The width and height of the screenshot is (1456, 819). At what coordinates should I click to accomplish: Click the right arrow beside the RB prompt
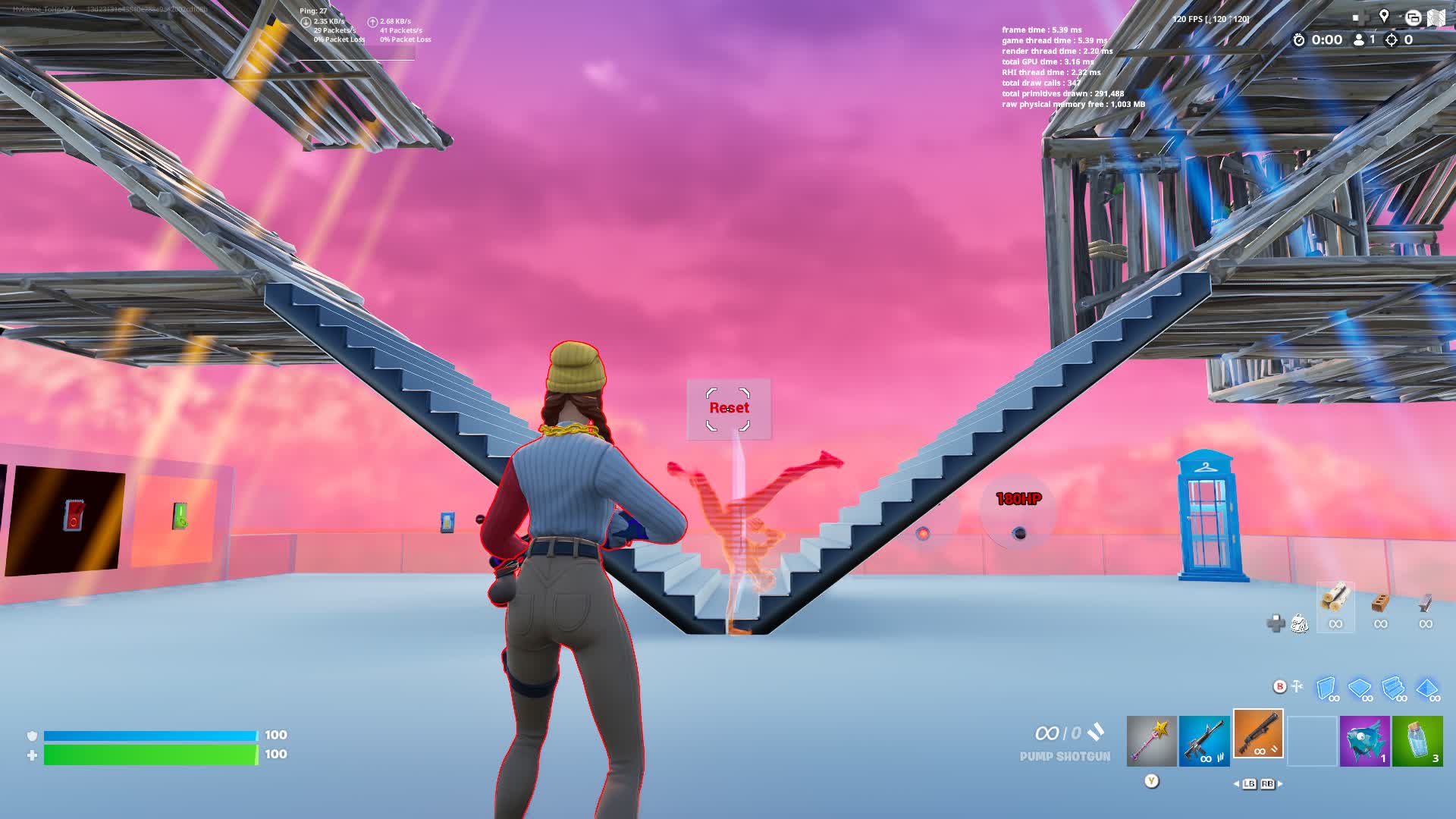point(1280,783)
